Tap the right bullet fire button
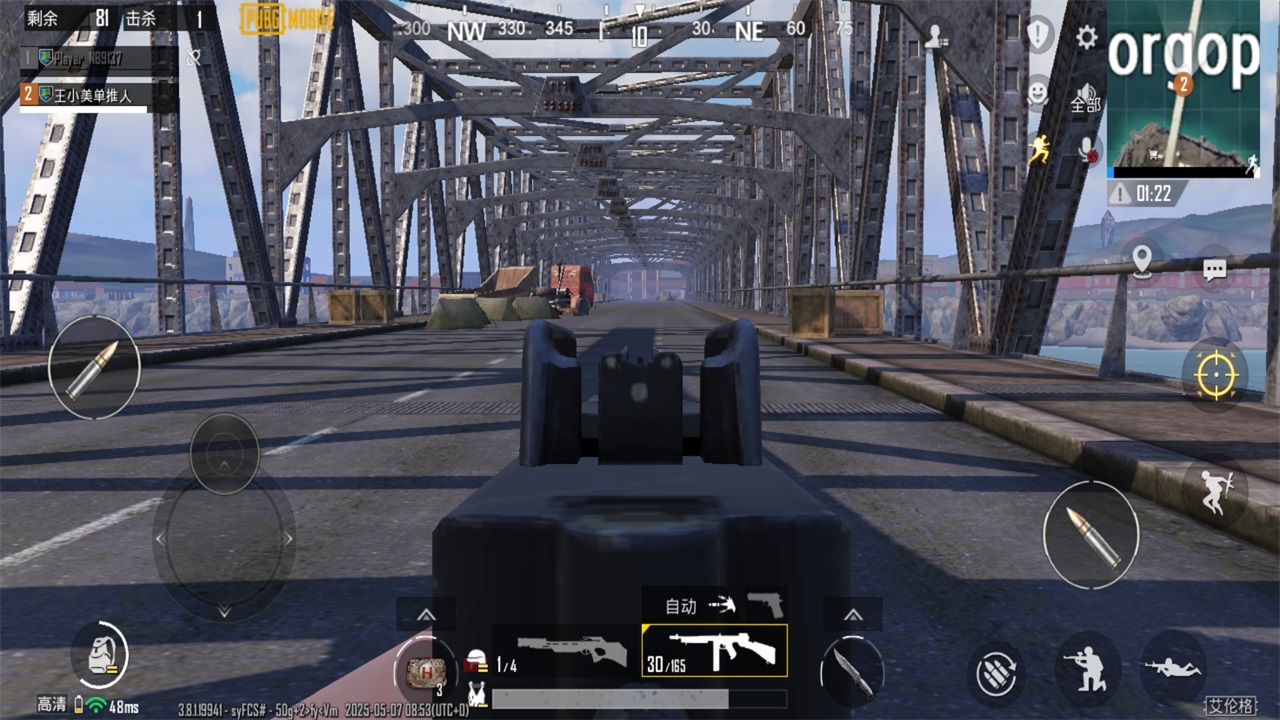The image size is (1280, 720). coord(1090,535)
